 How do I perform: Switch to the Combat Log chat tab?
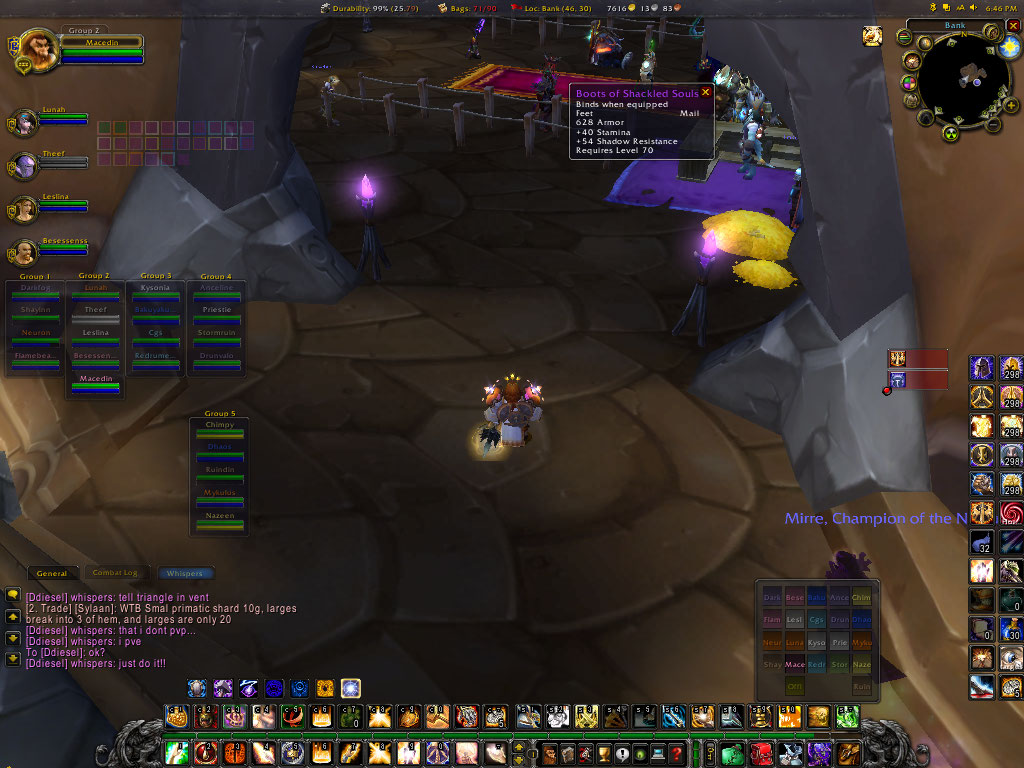click(114, 573)
